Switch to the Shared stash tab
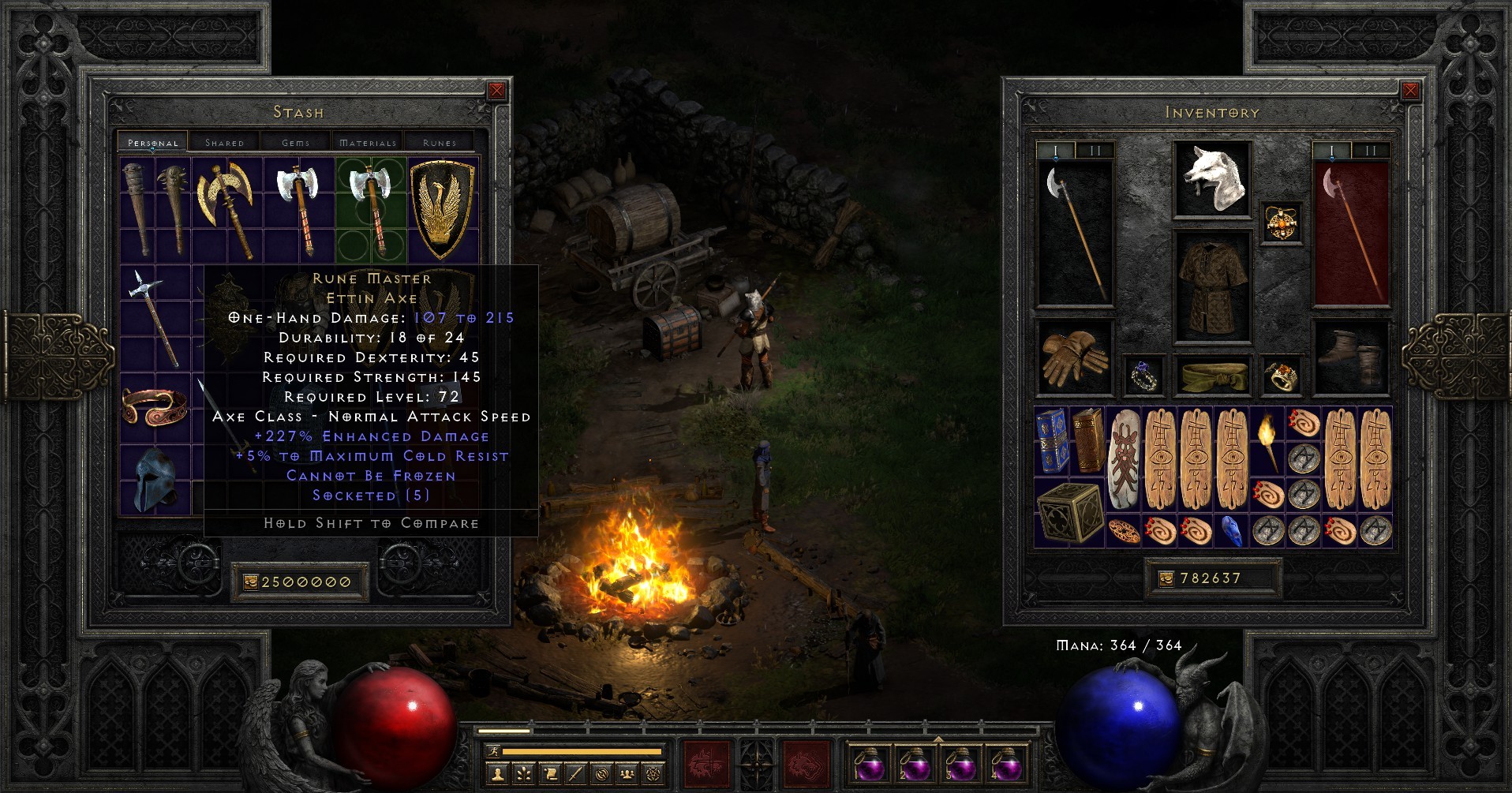The width and height of the screenshot is (1512, 793). (225, 142)
